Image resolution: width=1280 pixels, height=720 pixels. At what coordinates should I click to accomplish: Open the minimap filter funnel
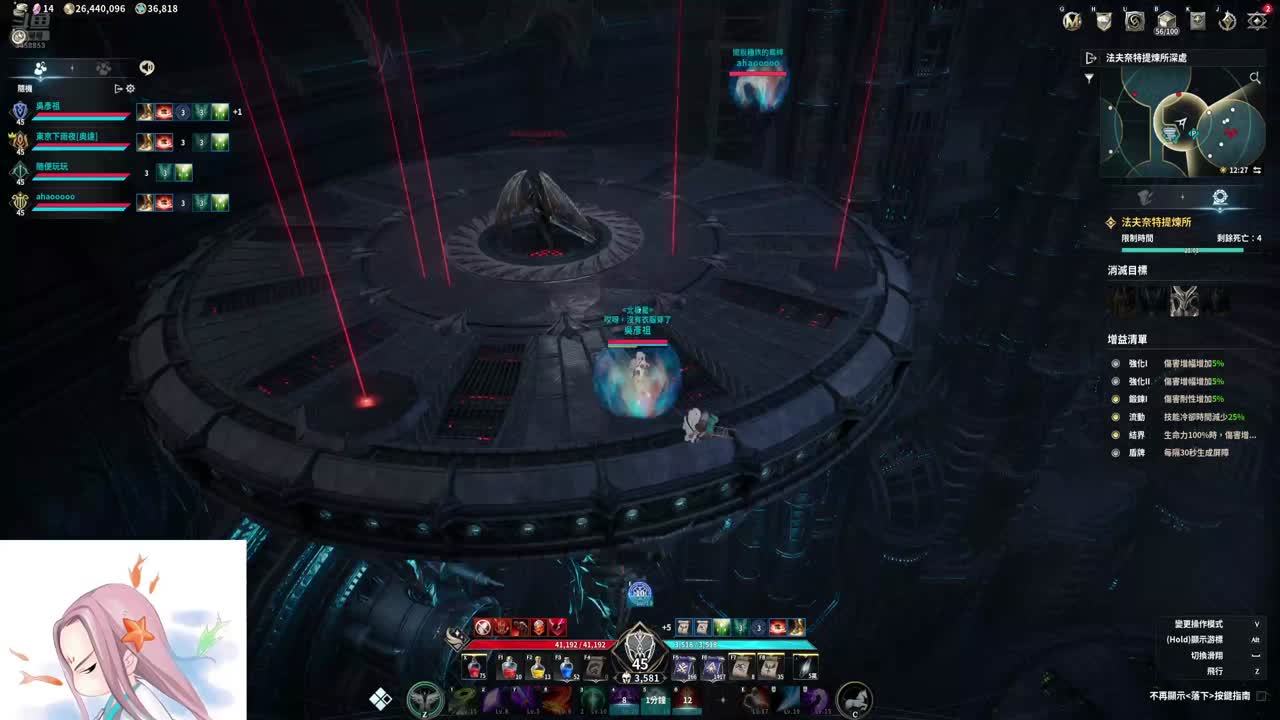(x=1090, y=78)
